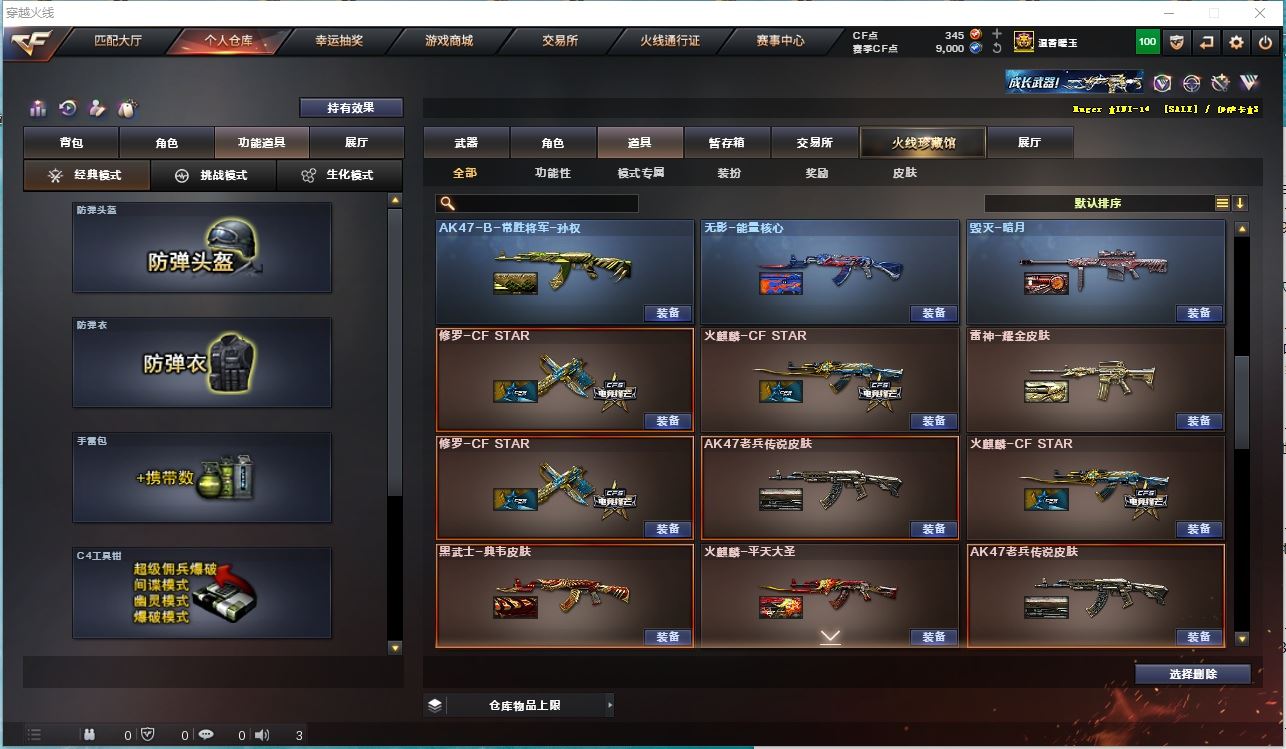Viewport: 1286px width, 749px height.
Task: Switch to the 武器 weapons tab
Action: (x=466, y=143)
